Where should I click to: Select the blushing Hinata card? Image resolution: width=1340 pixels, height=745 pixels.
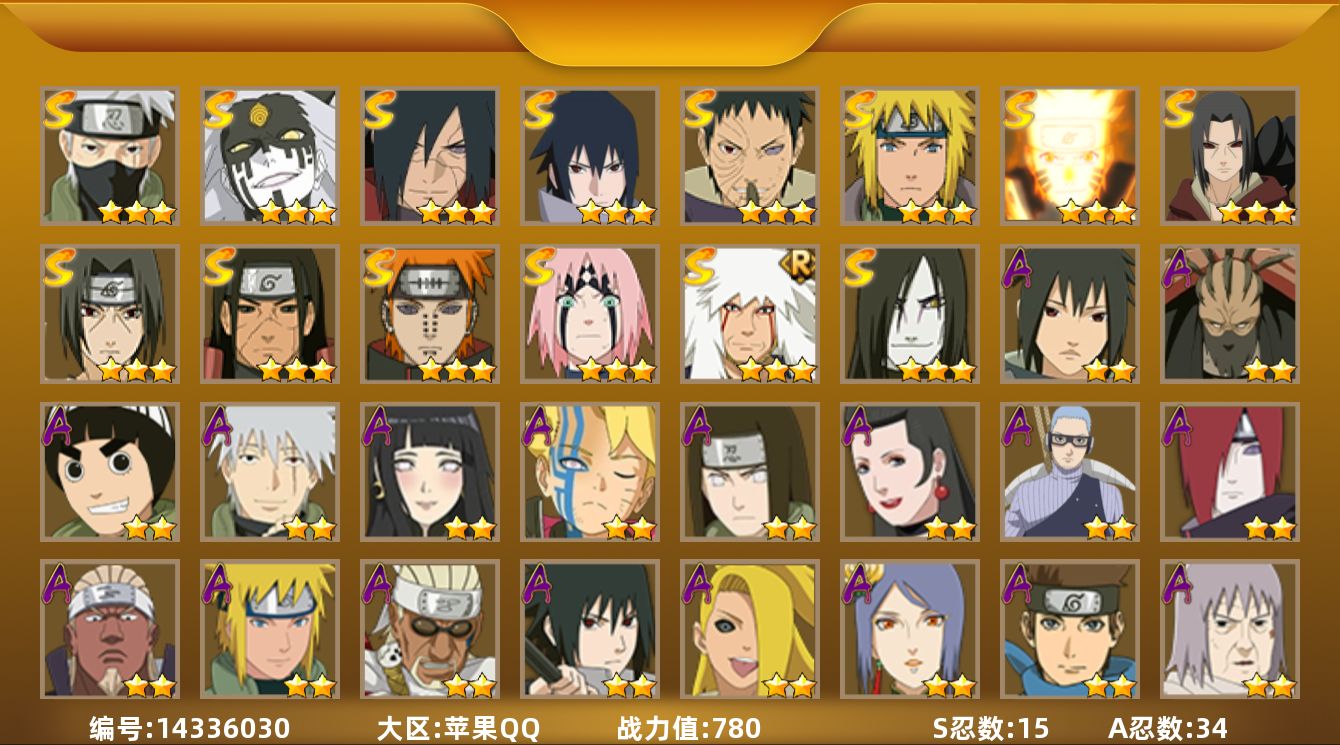429,471
